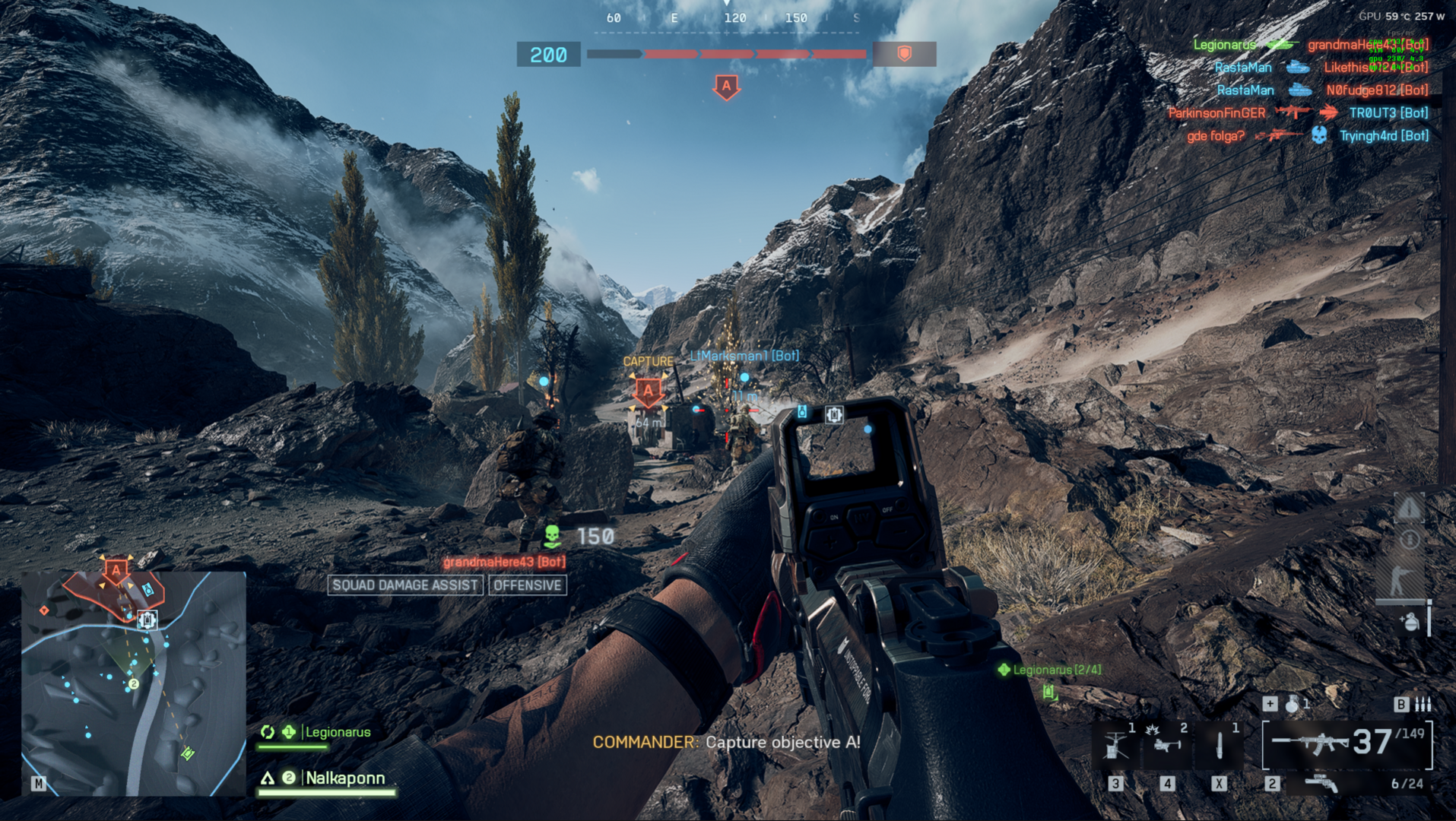Select squad member Legionarus in squad list
This screenshot has height=821, width=1456.
[338, 732]
